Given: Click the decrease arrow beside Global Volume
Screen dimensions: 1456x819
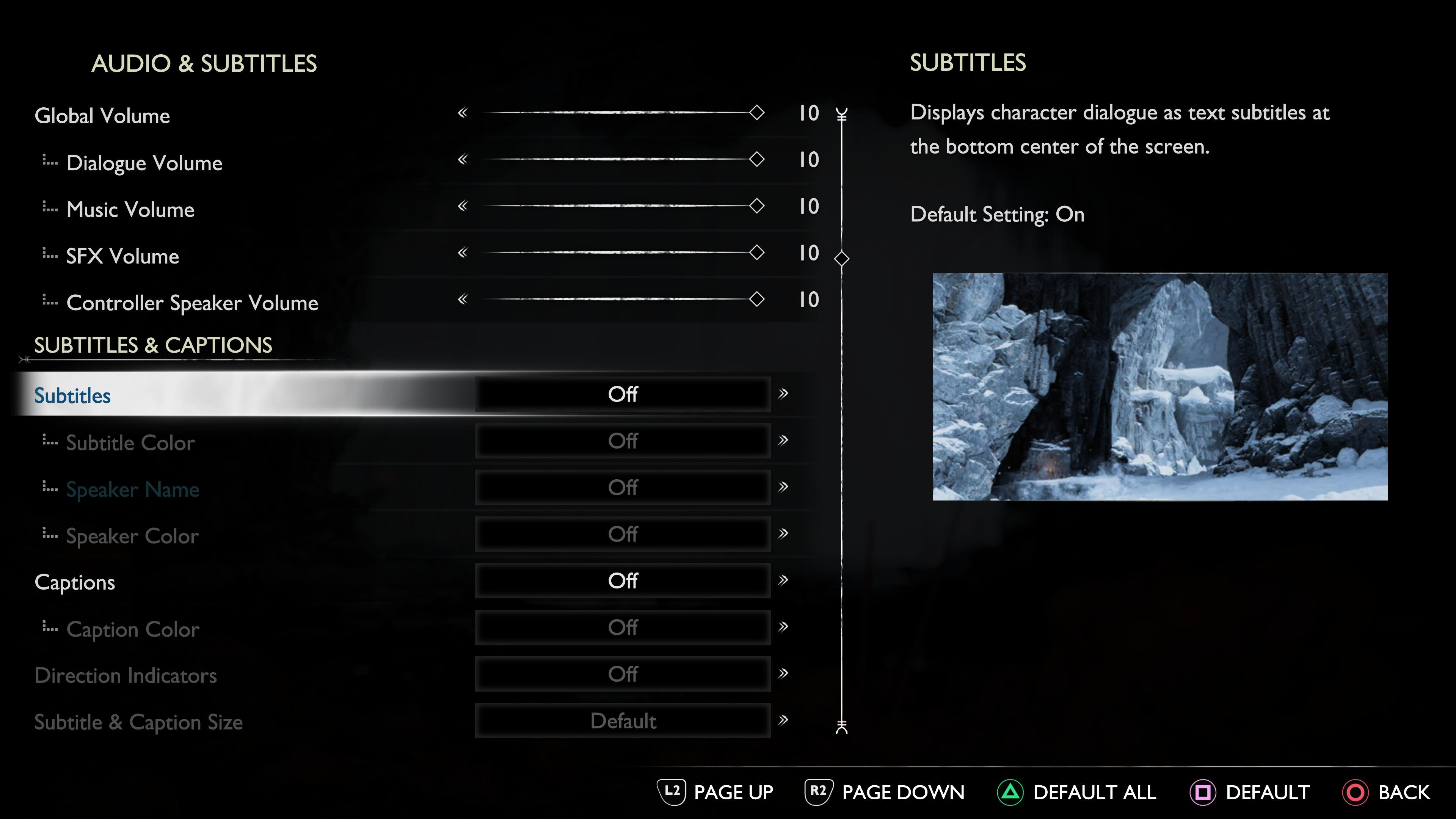Looking at the screenshot, I should (463, 113).
